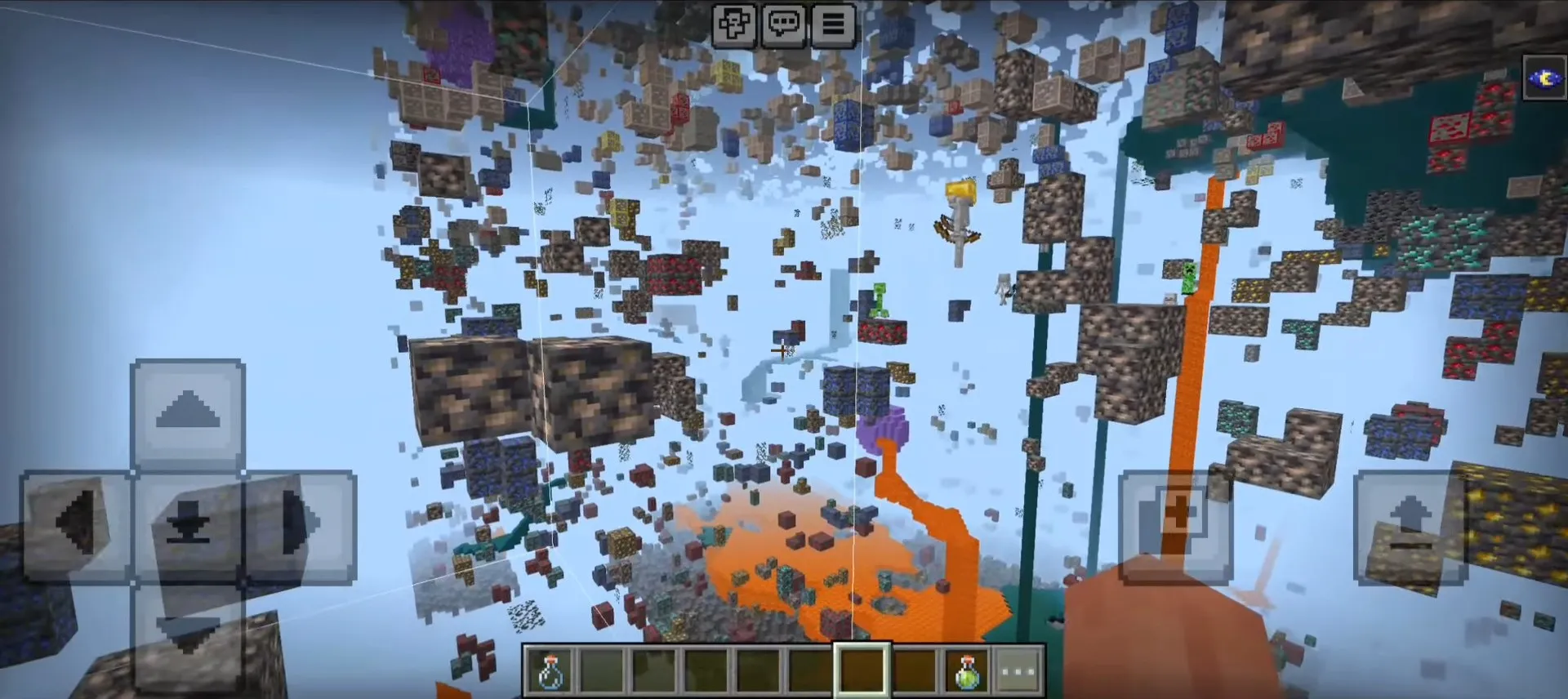Toggle the galaxy eye overlay icon top right
This screenshot has height=699, width=1568.
pyautogui.click(x=1545, y=78)
